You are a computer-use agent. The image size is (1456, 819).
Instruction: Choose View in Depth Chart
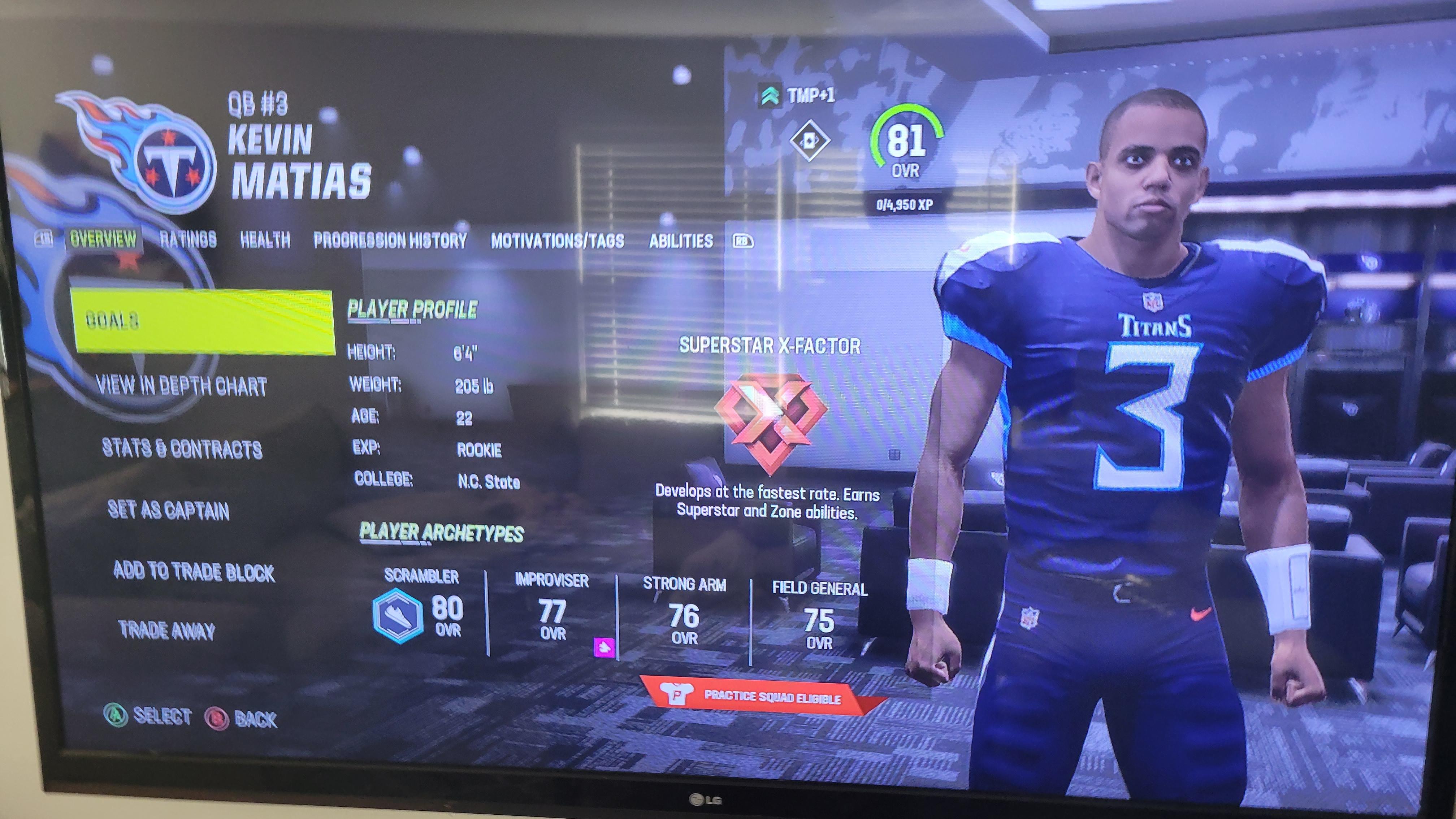click(x=181, y=386)
